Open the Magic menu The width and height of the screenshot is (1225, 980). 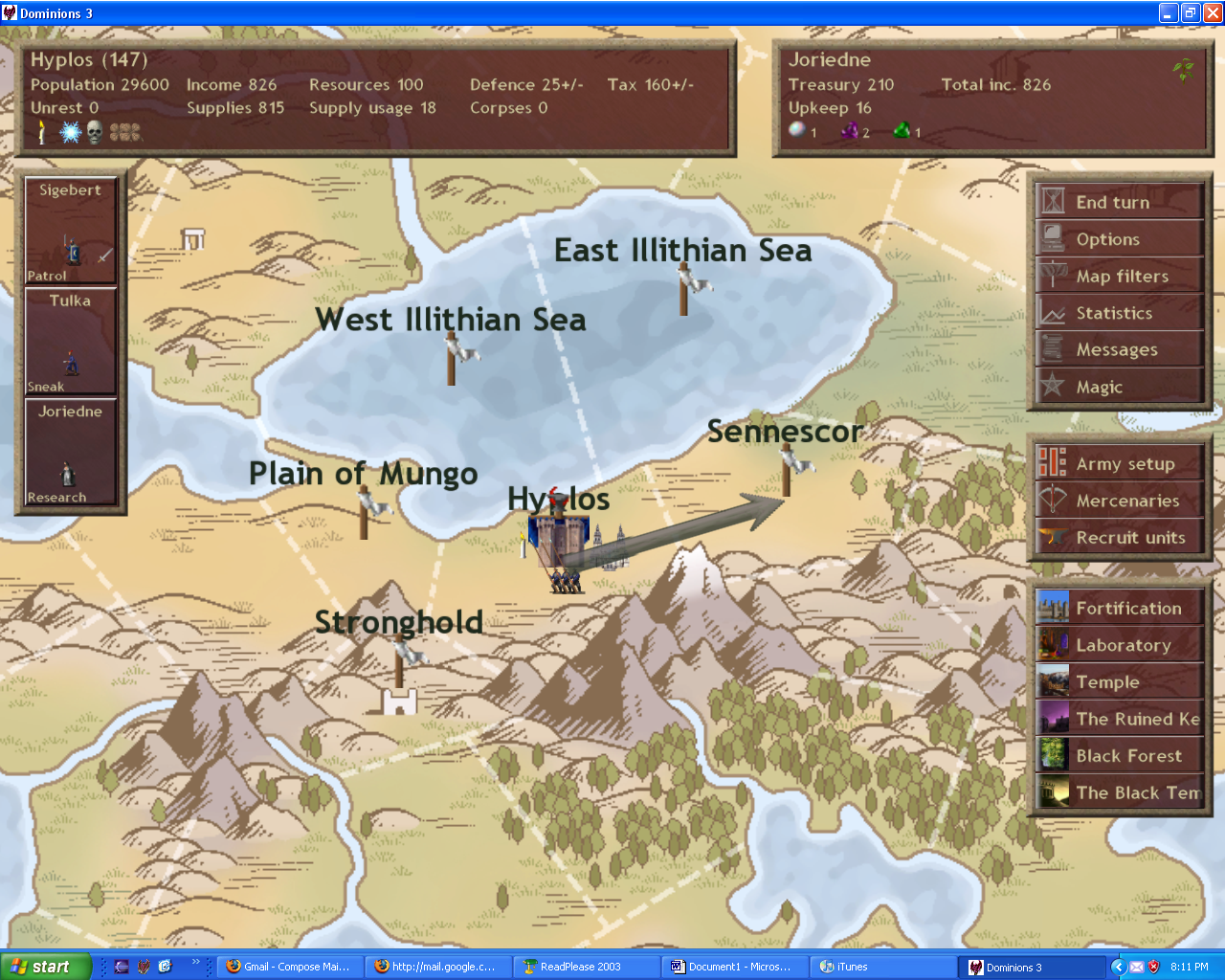(x=1118, y=387)
